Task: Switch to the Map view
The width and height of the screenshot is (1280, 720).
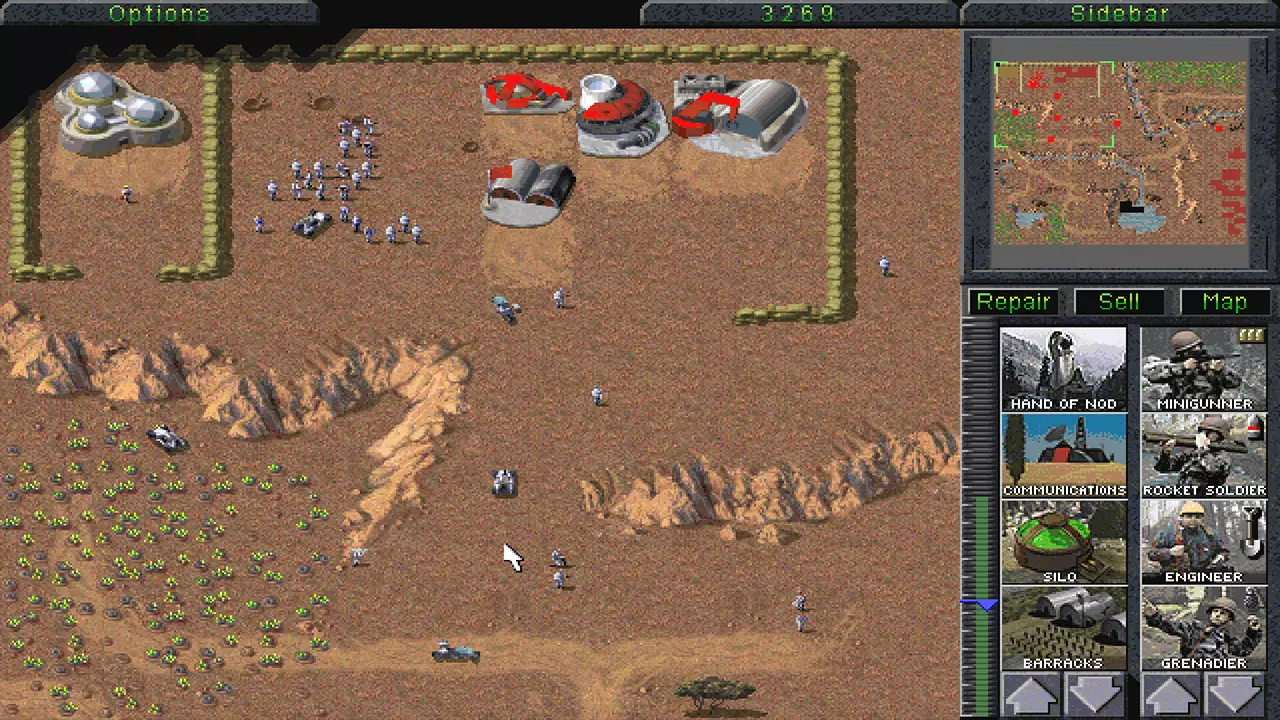Action: 1225,301
